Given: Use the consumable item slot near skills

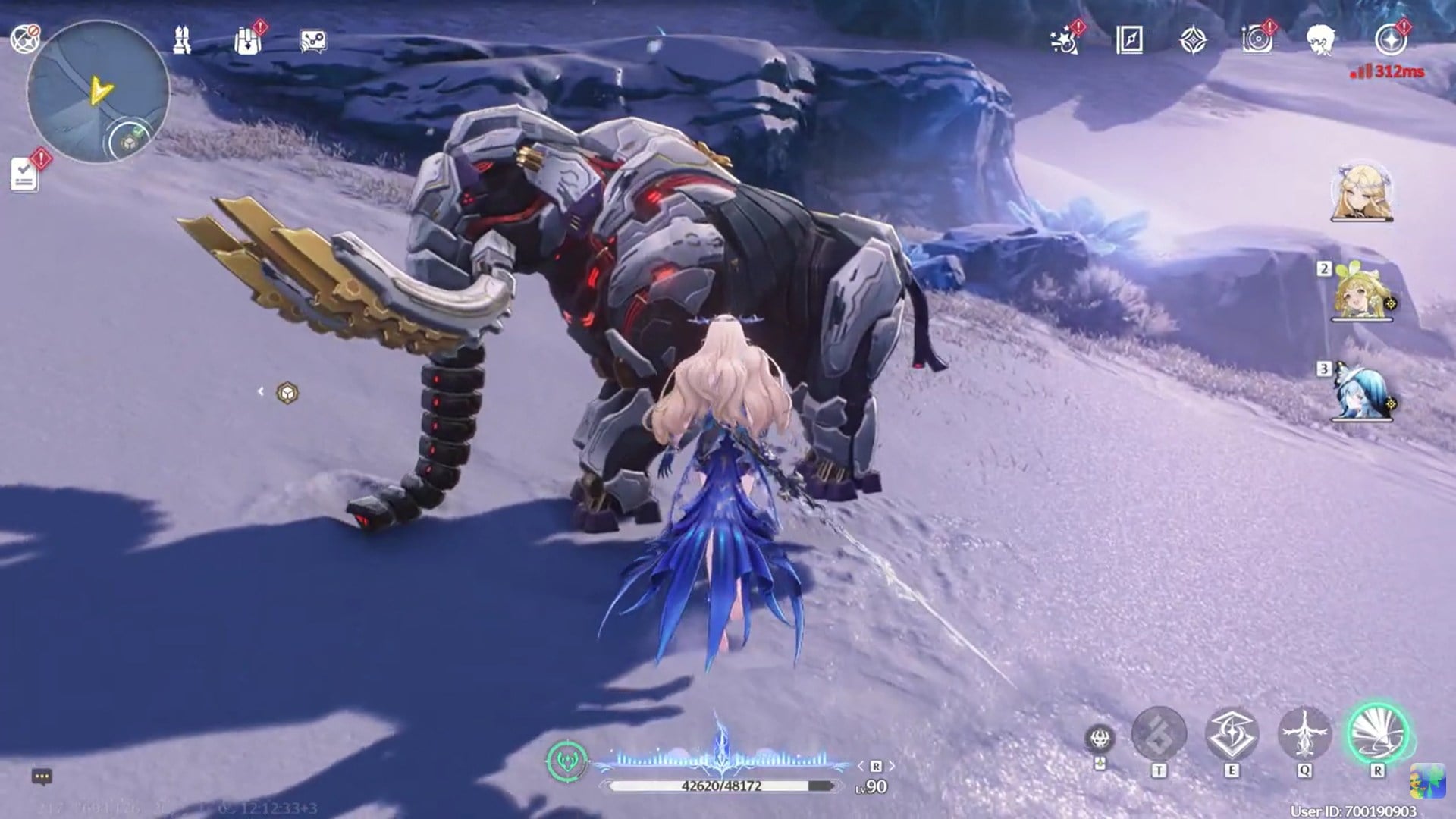Looking at the screenshot, I should pyautogui.click(x=1100, y=734).
